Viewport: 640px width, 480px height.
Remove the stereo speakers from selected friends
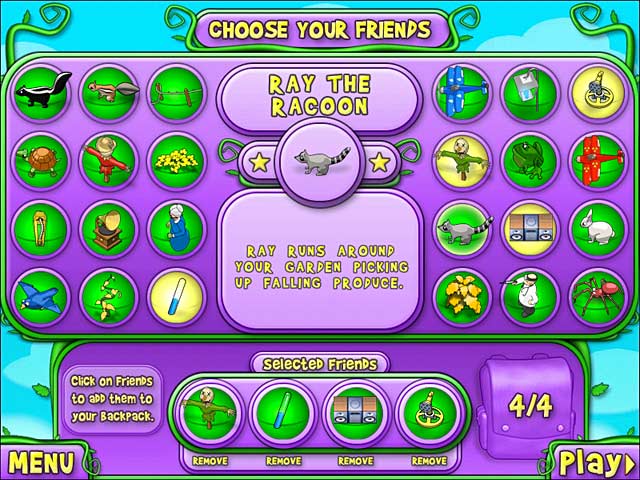(355, 461)
